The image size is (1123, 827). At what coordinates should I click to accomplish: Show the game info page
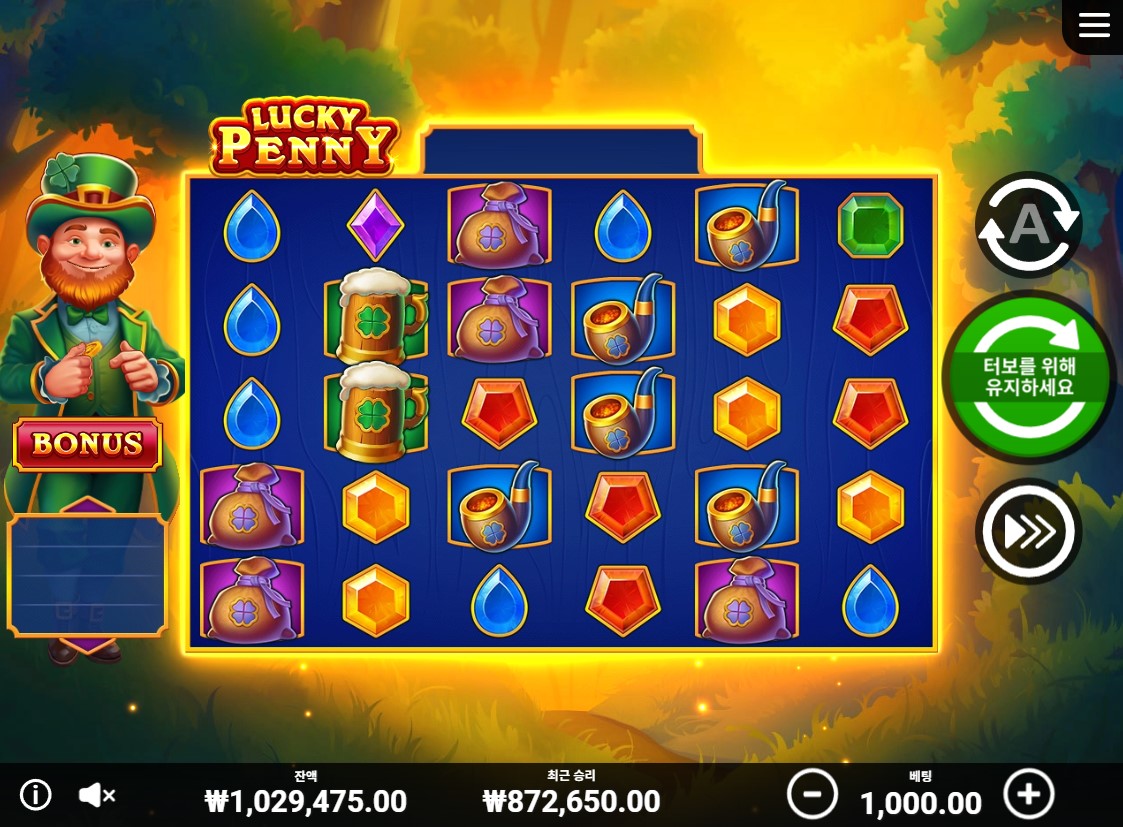(x=36, y=795)
